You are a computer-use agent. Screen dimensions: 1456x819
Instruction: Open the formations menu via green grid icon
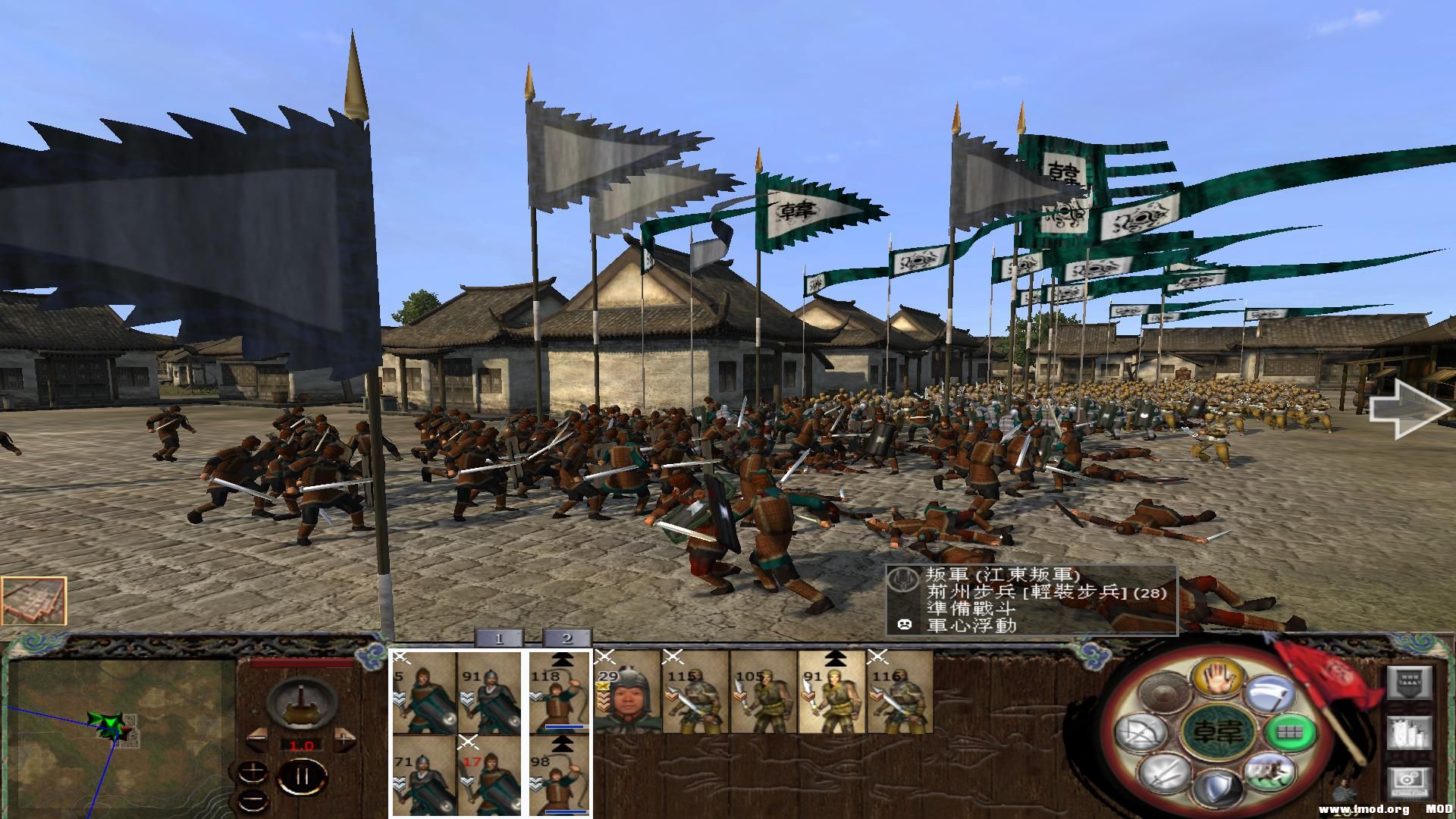(x=1291, y=733)
